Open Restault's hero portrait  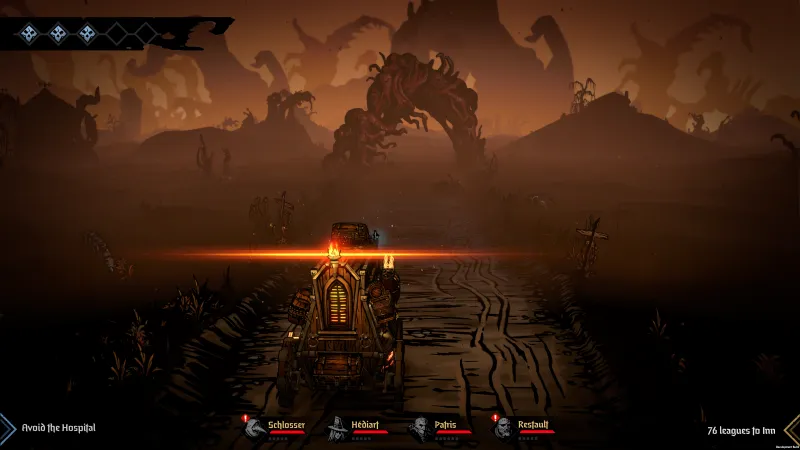[x=503, y=428]
